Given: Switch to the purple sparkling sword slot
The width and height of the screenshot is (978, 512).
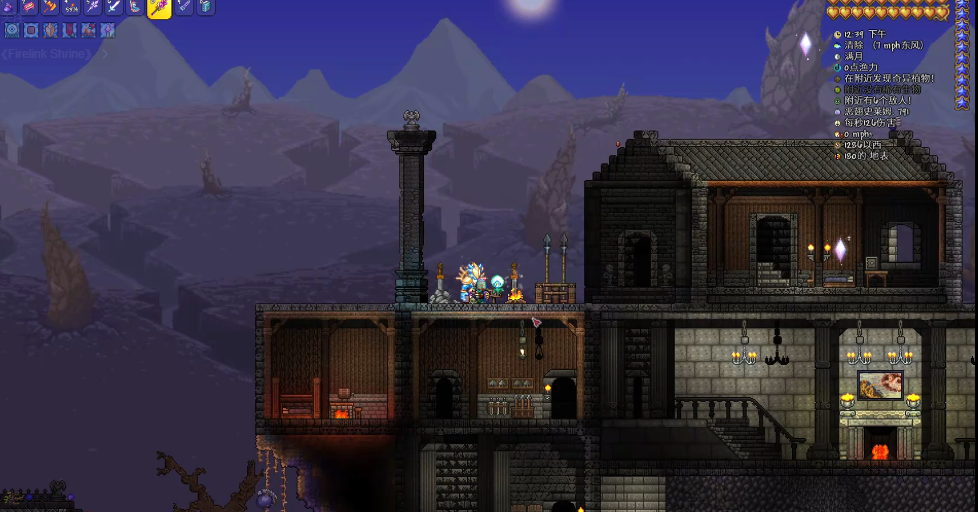Looking at the screenshot, I should click(x=93, y=7).
